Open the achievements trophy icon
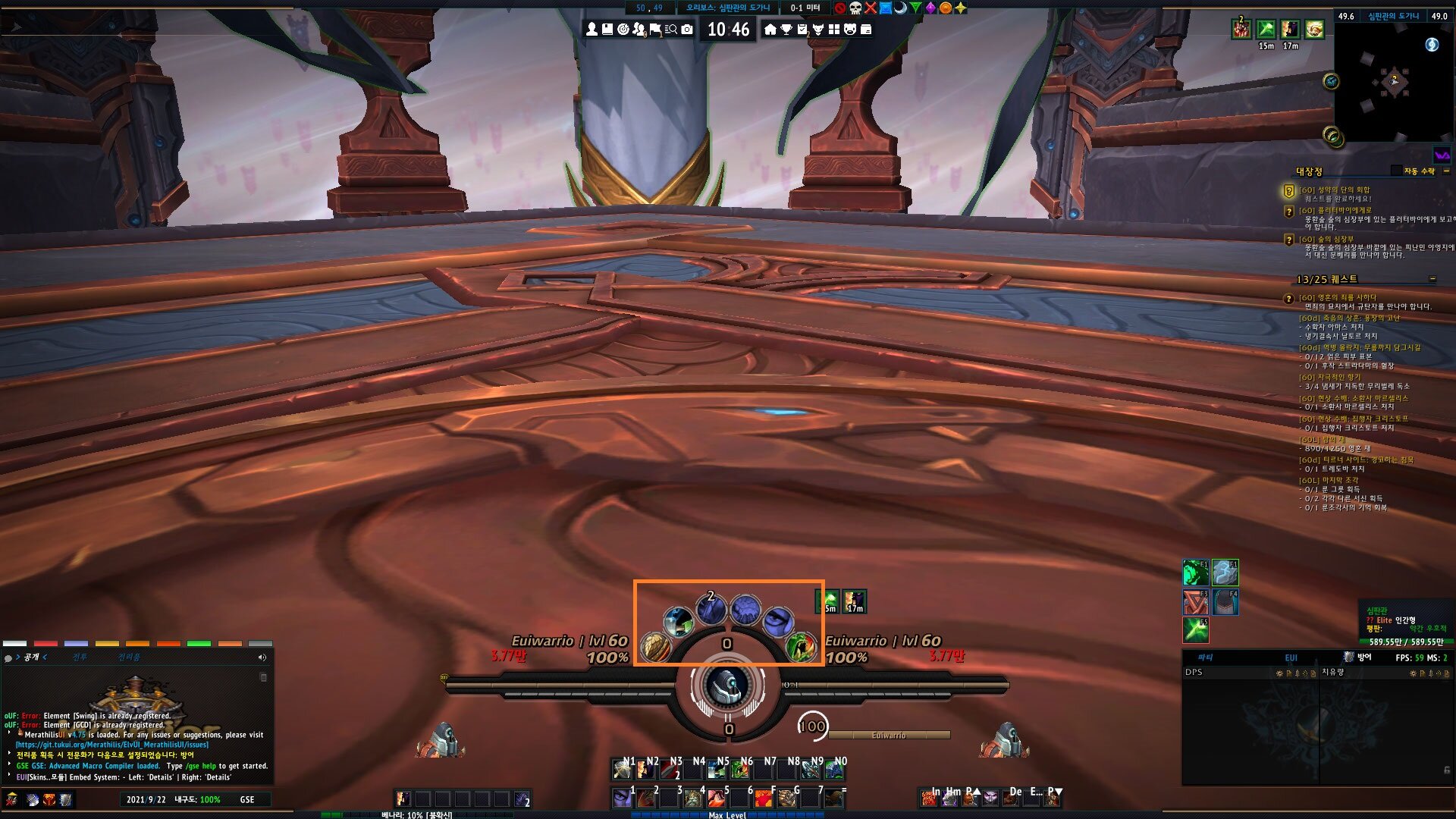The height and width of the screenshot is (819, 1456). [x=786, y=30]
